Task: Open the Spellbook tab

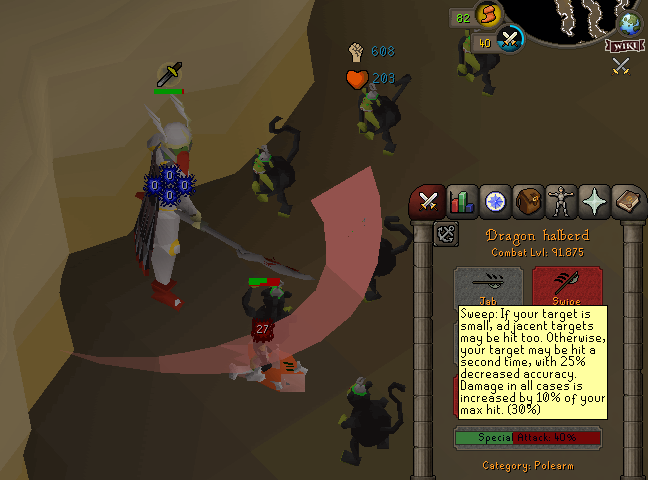Action: [x=629, y=202]
